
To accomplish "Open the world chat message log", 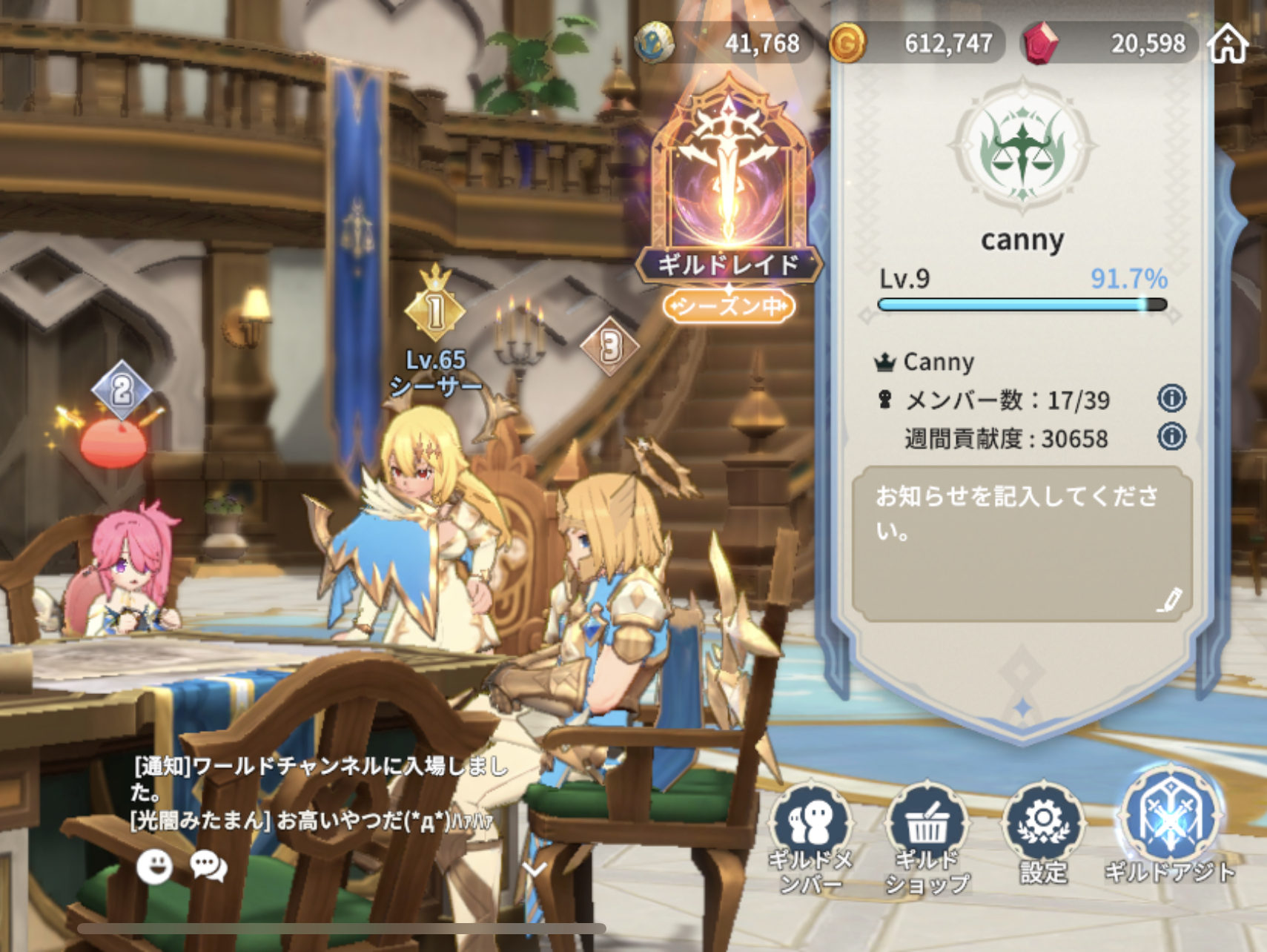I will pyautogui.click(x=319, y=792).
